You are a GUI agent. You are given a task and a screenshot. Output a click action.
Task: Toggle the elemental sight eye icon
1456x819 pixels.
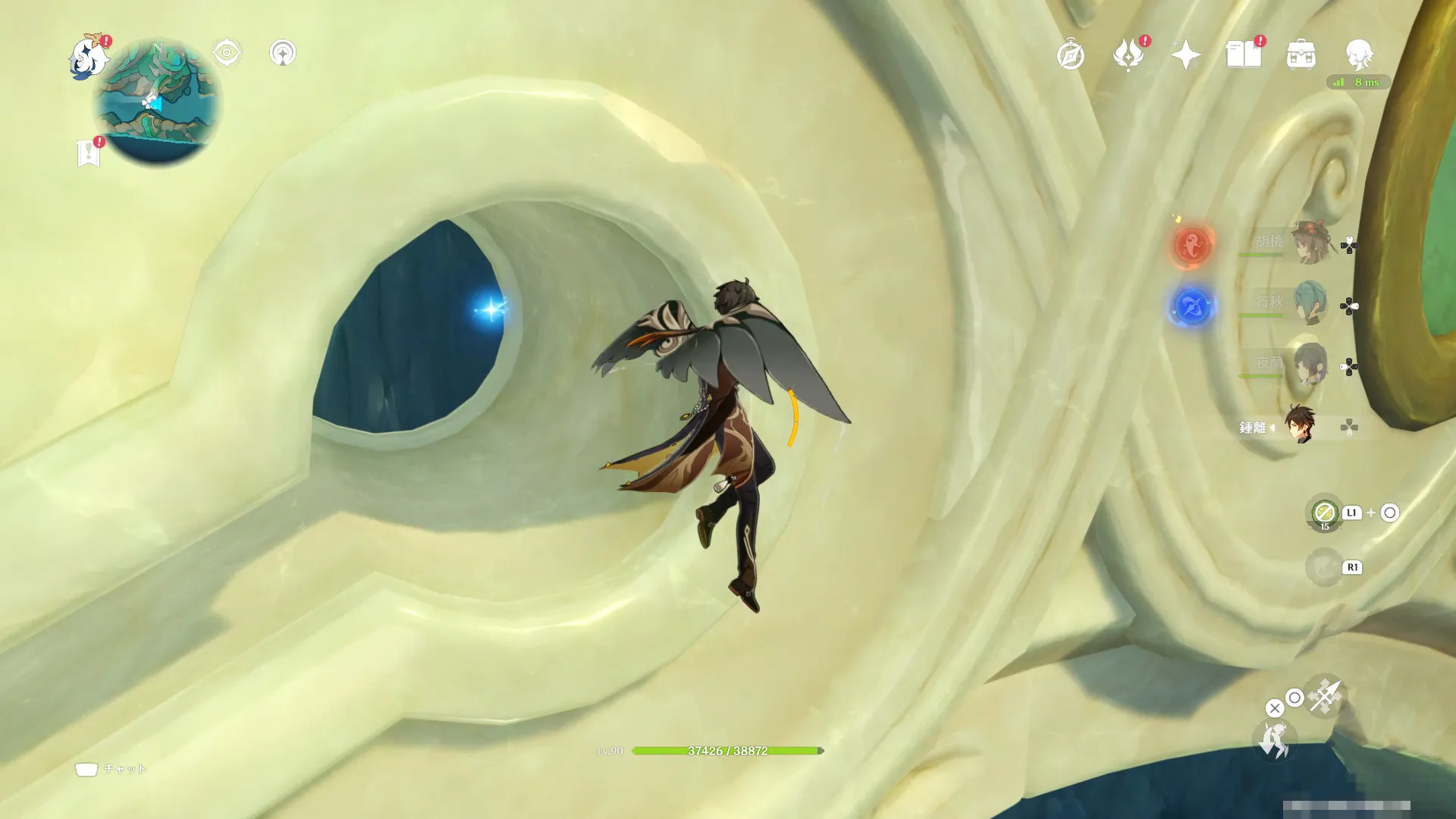click(x=227, y=53)
